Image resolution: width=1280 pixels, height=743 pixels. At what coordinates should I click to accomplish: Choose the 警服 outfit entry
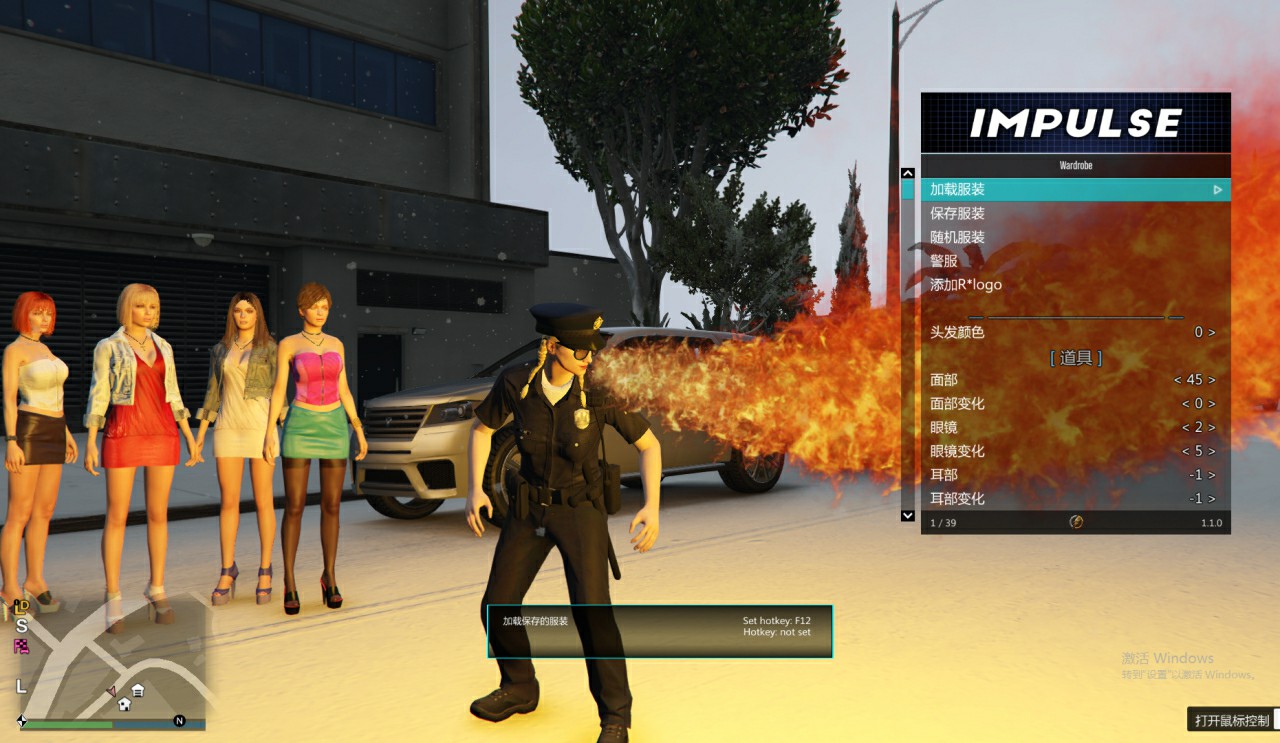(1075, 261)
